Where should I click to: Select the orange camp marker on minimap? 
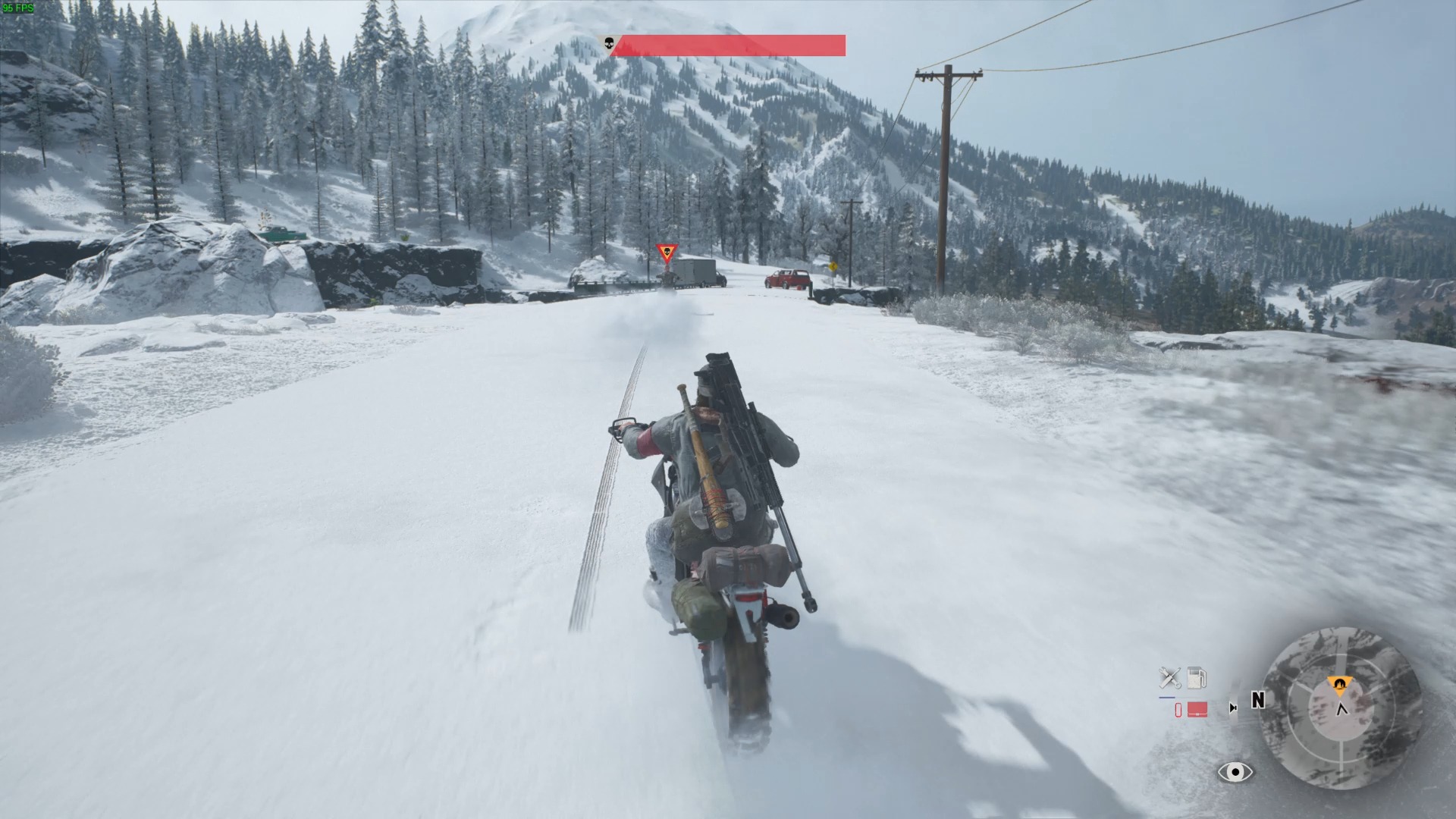pyautogui.click(x=1341, y=686)
